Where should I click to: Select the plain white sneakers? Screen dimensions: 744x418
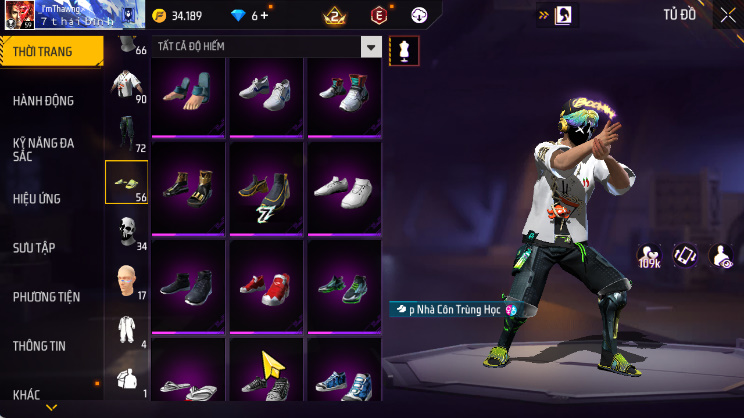pos(343,189)
